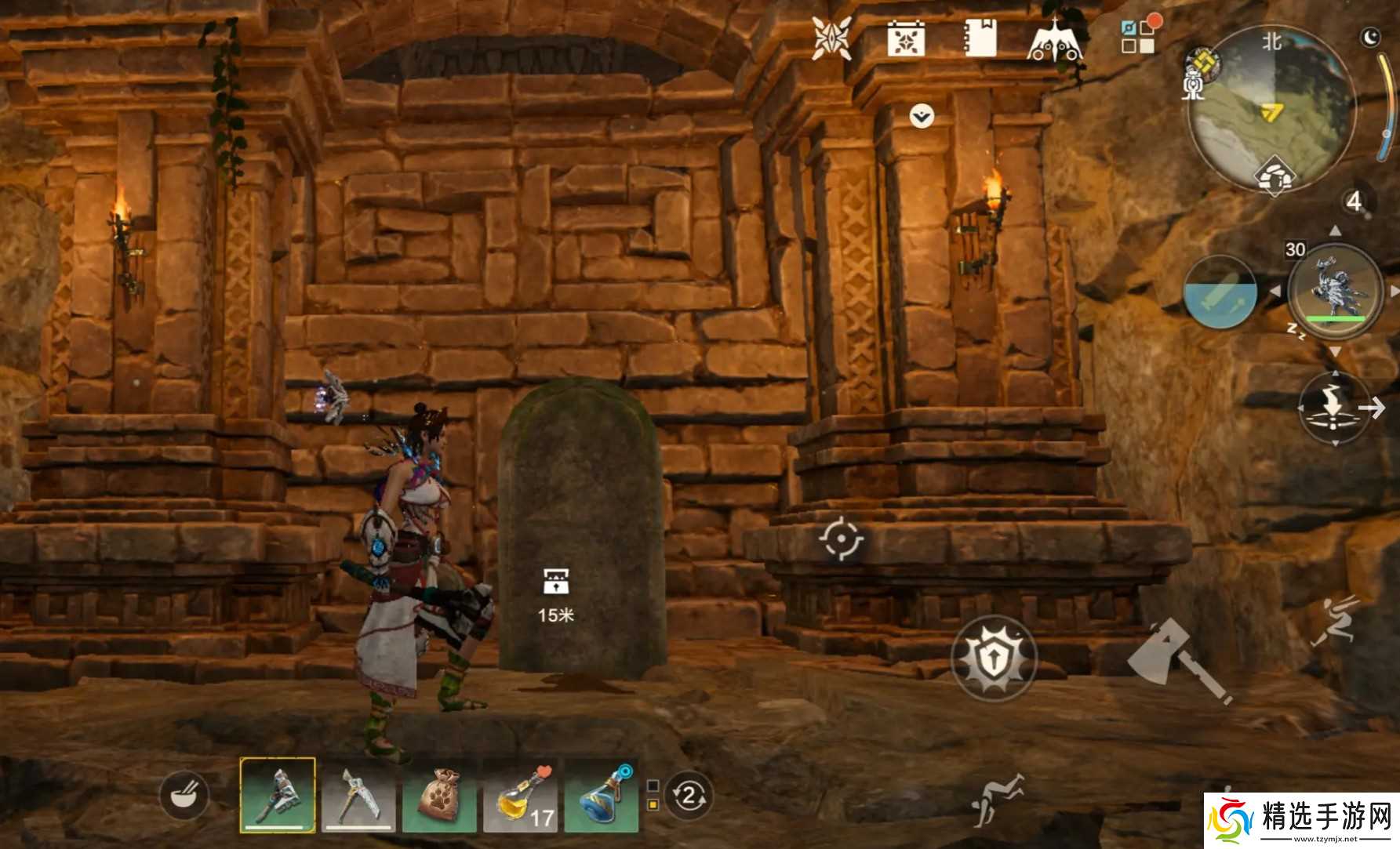Open the four-squares main menu
The height and width of the screenshot is (849, 1400).
click(x=1138, y=36)
